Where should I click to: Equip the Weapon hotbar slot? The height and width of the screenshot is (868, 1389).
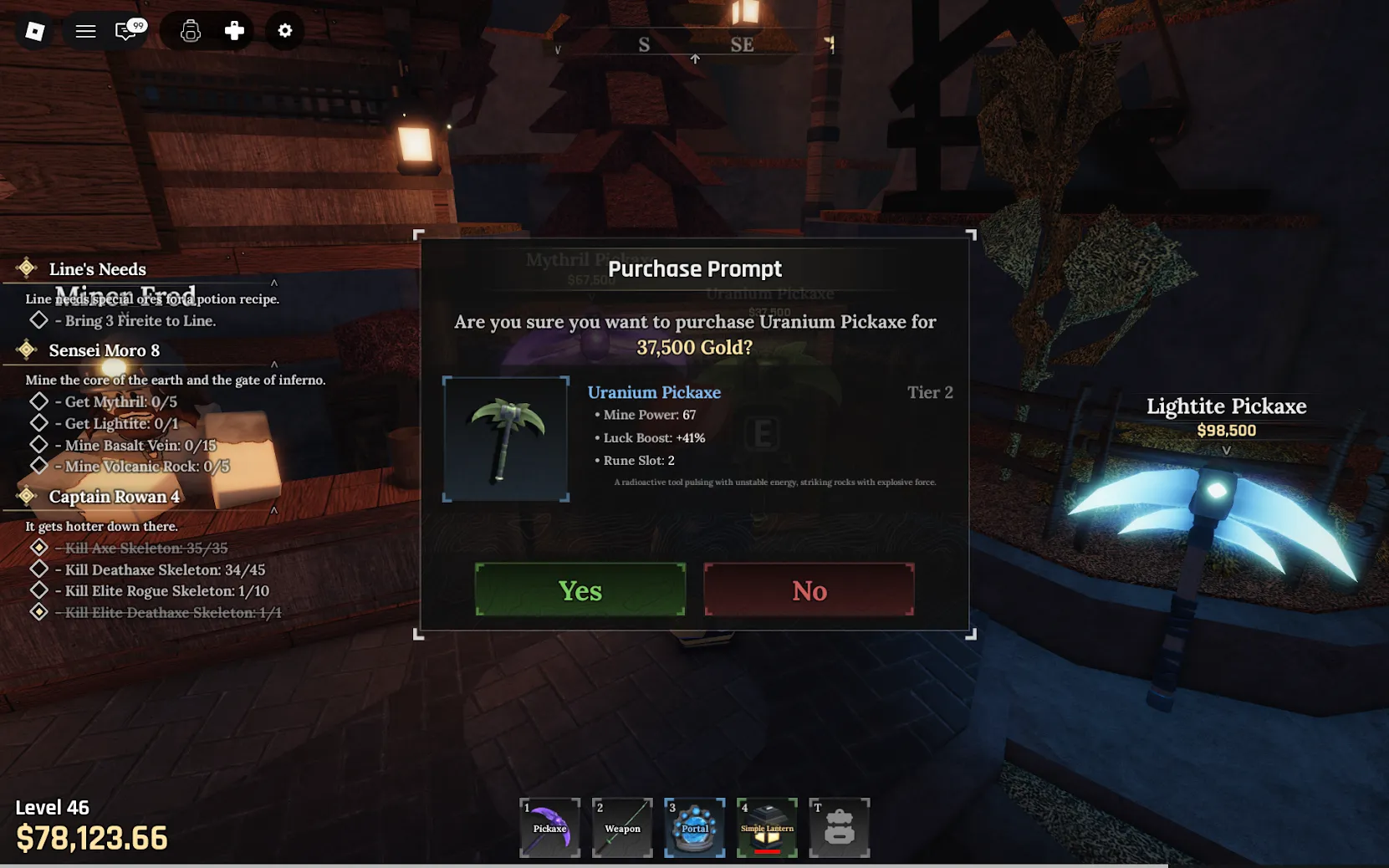pyautogui.click(x=622, y=827)
